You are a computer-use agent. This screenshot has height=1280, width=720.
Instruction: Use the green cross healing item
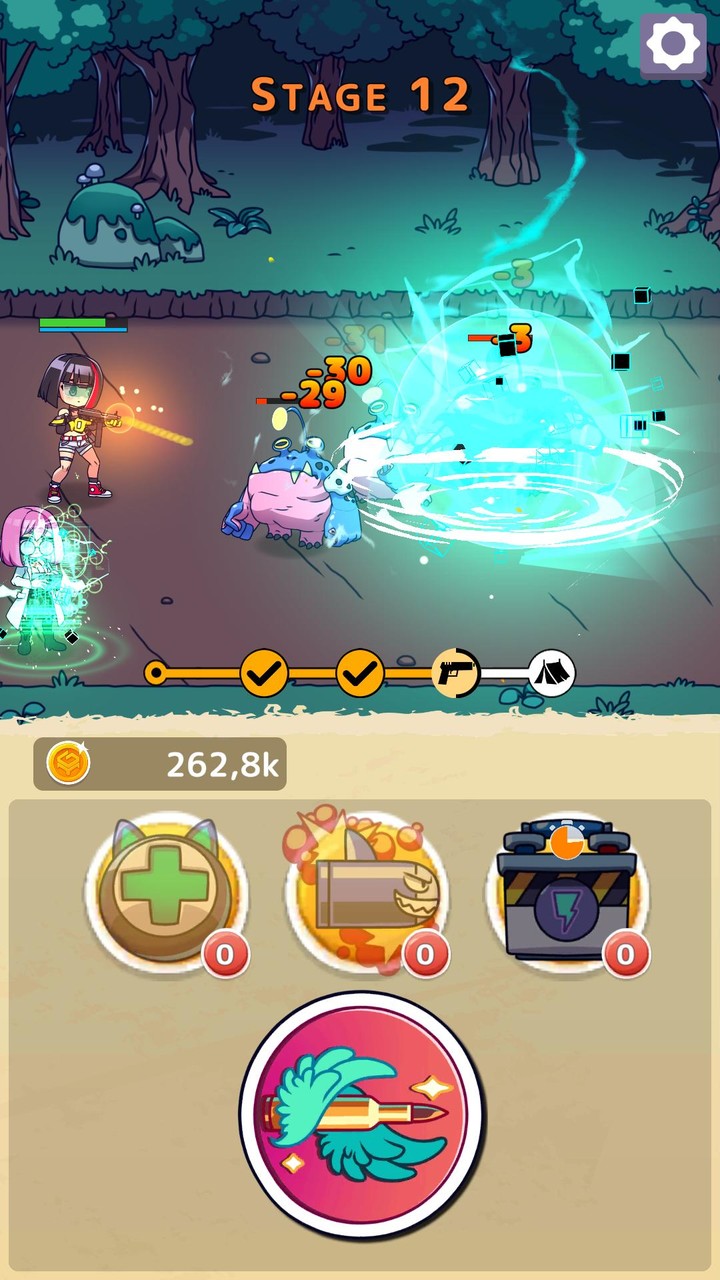point(166,892)
